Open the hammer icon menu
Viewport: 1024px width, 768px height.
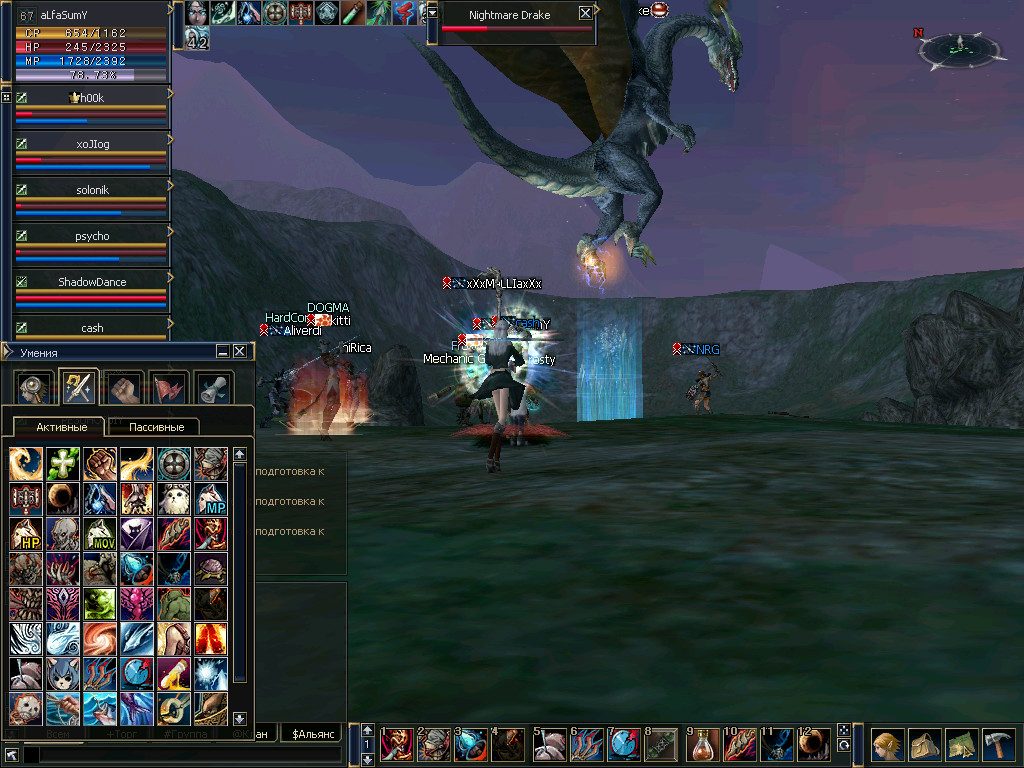tap(997, 745)
